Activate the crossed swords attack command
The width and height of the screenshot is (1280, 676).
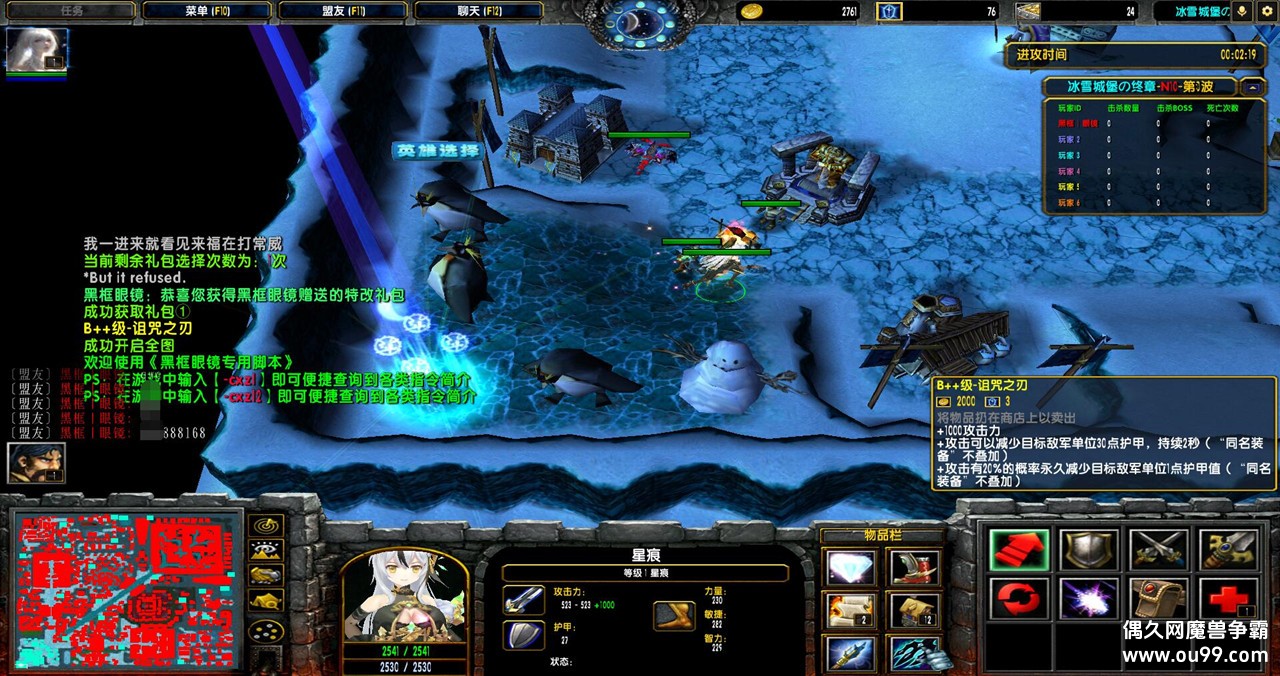pos(1158,551)
